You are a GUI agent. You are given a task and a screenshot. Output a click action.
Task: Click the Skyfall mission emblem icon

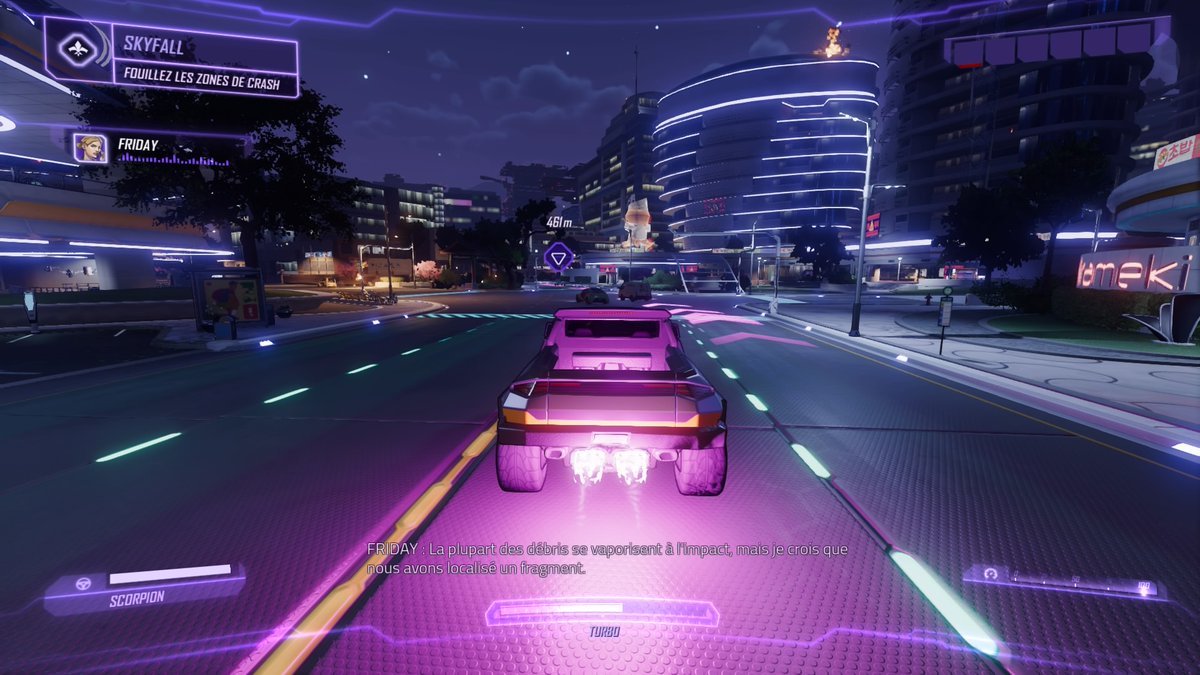click(x=78, y=49)
